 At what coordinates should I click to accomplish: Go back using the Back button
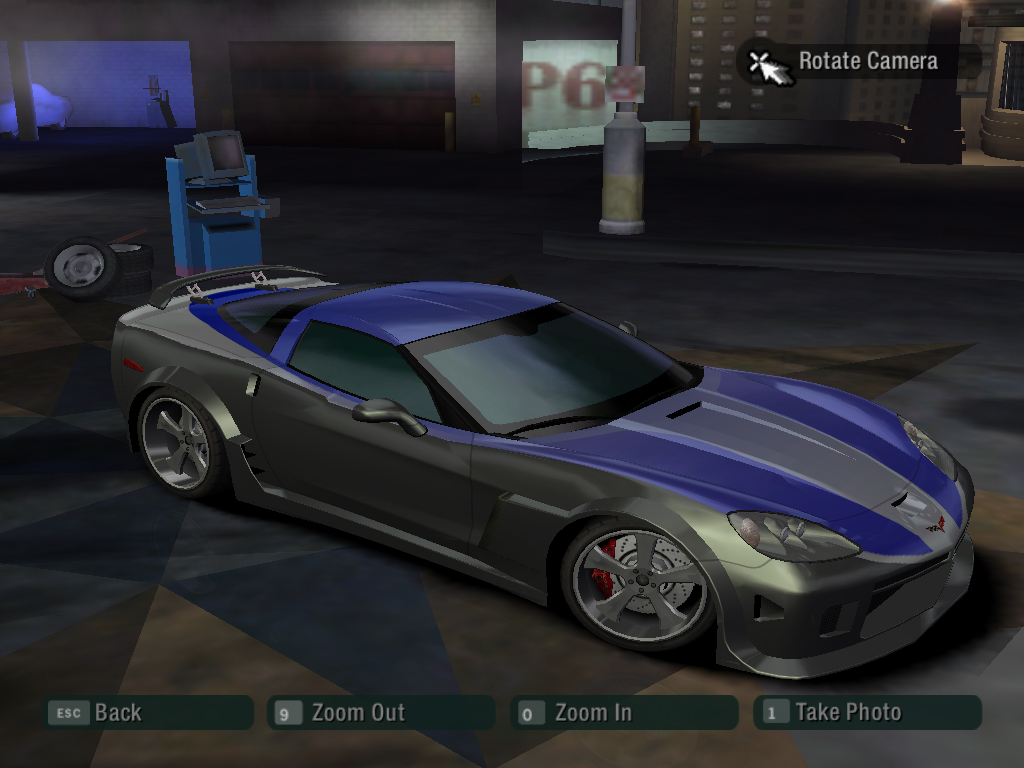coord(148,713)
